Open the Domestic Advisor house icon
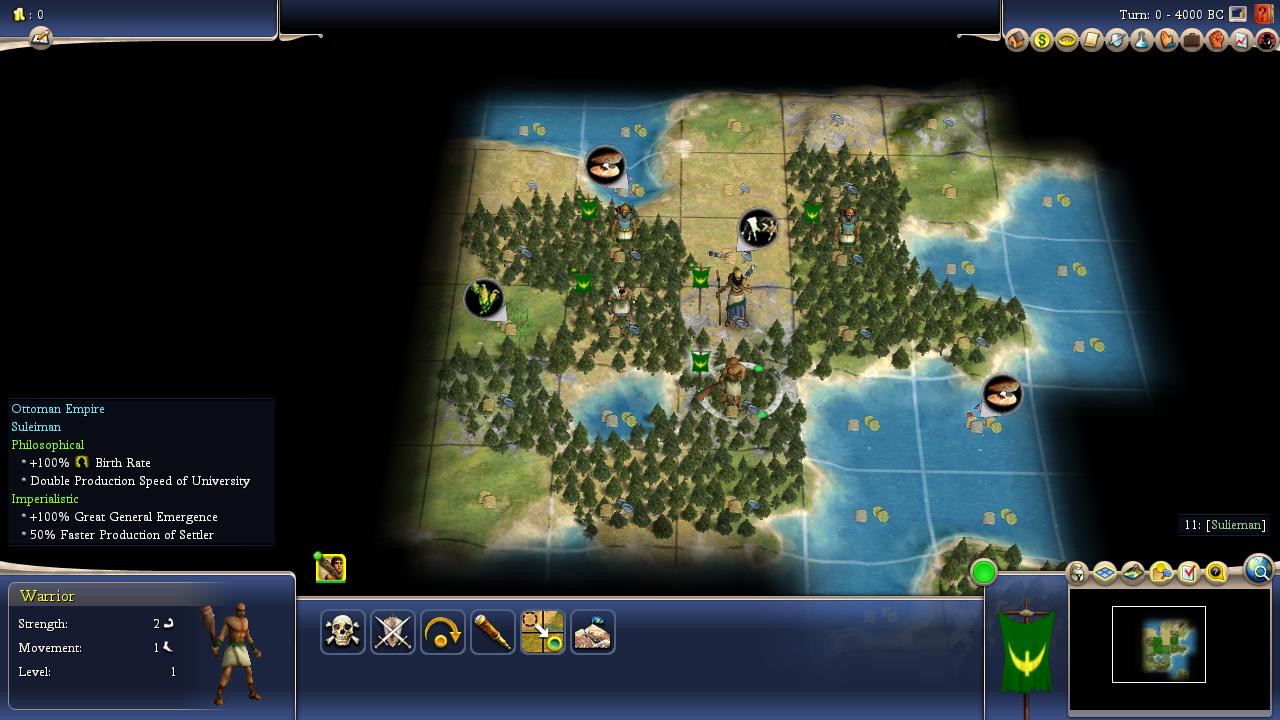The width and height of the screenshot is (1280, 720). point(1017,41)
